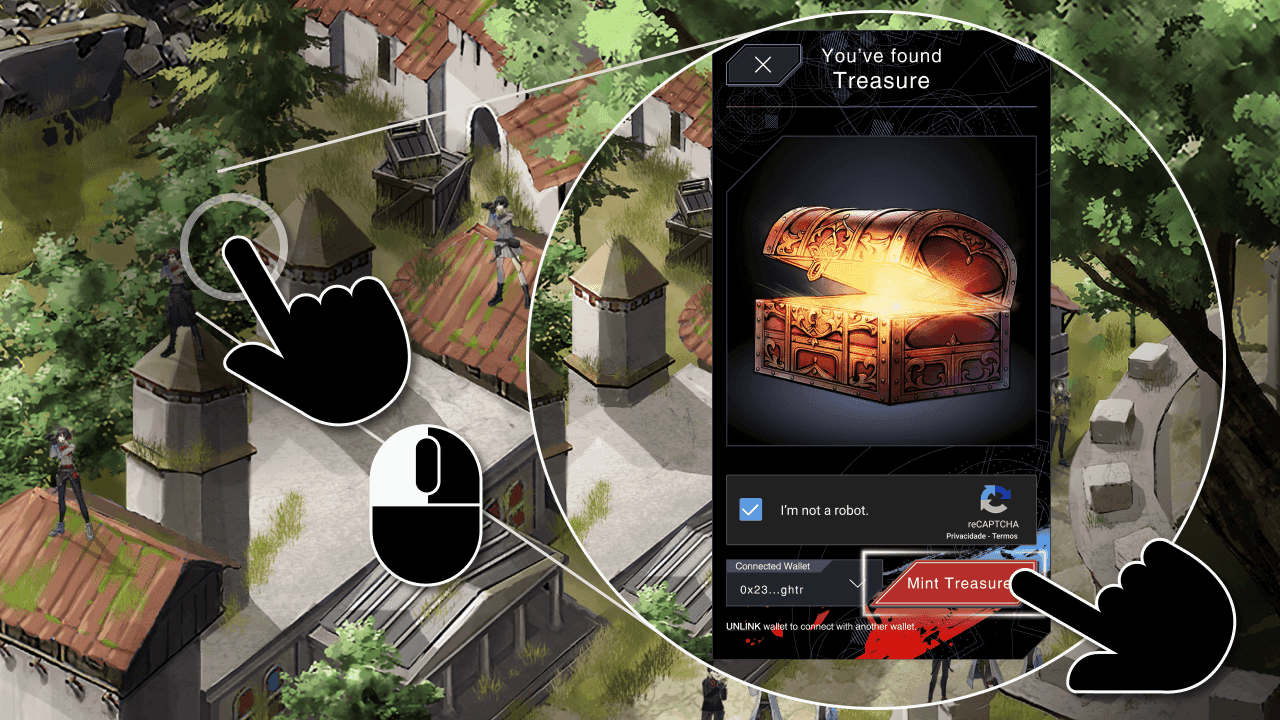The image size is (1280, 720).
Task: Select the You've found Treasure header
Action: coord(882,68)
